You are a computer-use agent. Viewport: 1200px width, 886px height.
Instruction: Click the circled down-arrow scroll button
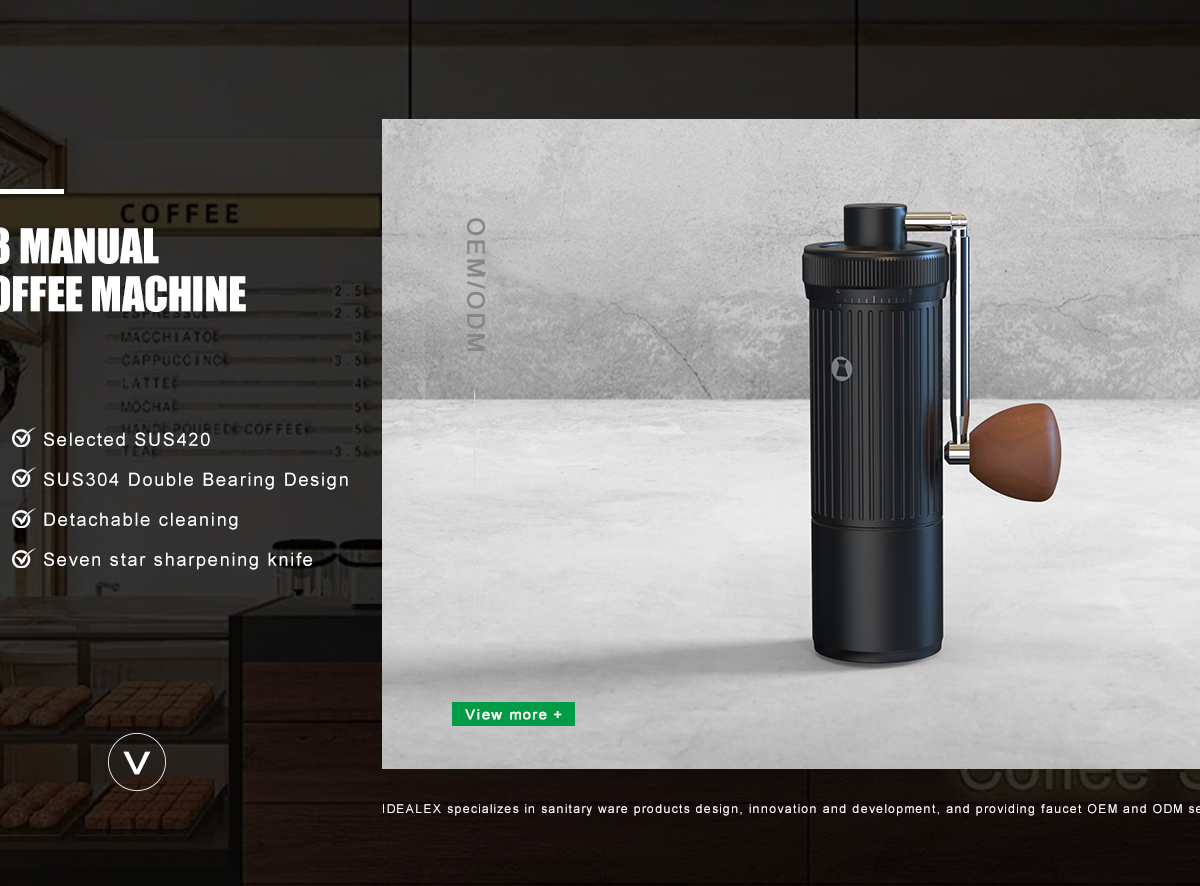137,762
